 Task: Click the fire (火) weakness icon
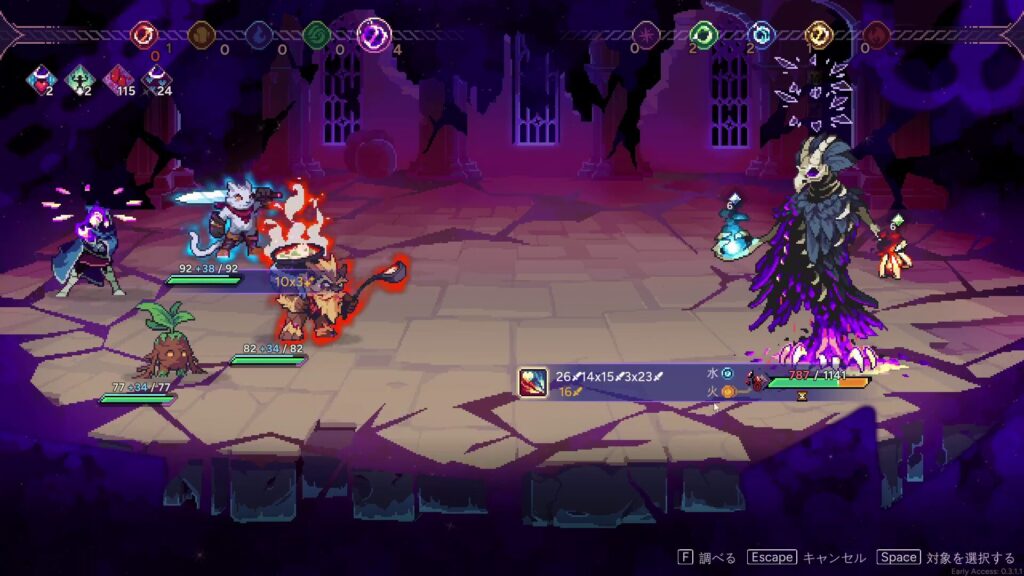click(x=728, y=392)
